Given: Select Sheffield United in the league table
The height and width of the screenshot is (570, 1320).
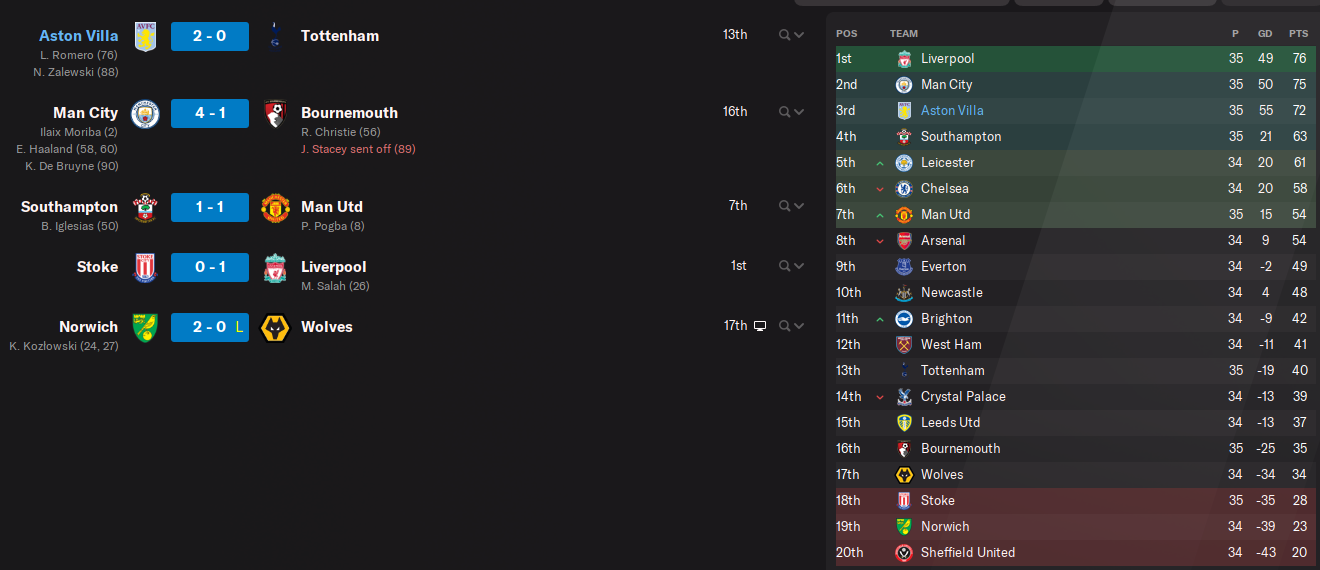Looking at the screenshot, I should [967, 553].
